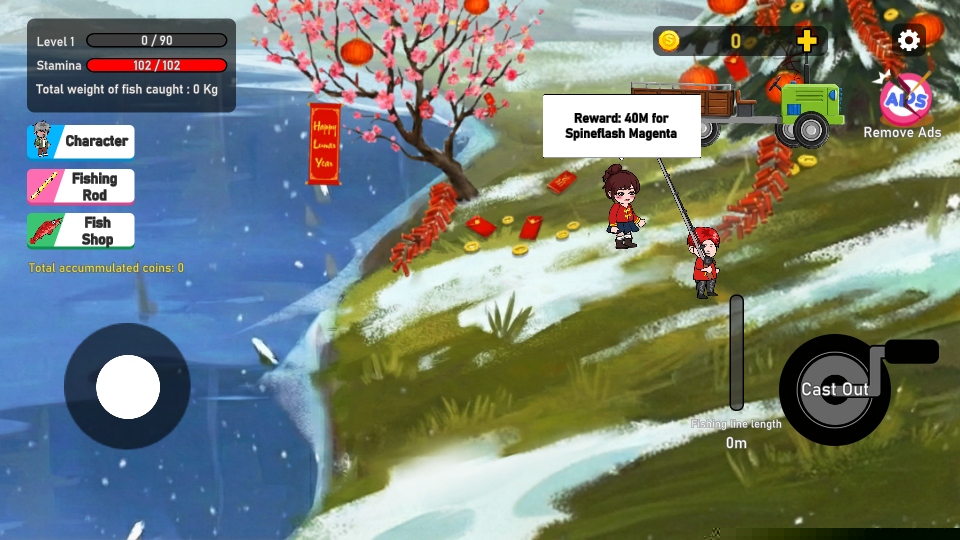Image resolution: width=960 pixels, height=540 pixels.
Task: Open the Fish Shop
Action: [x=80, y=230]
